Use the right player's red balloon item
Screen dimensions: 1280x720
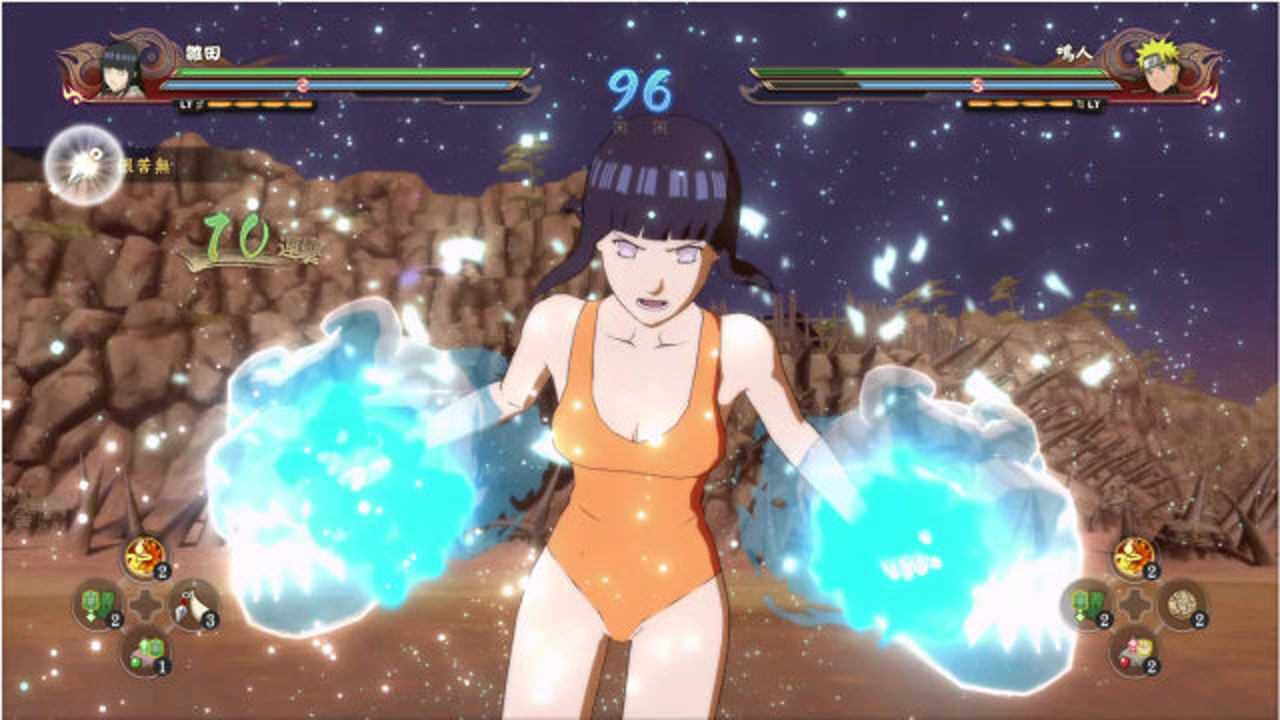point(1134,651)
